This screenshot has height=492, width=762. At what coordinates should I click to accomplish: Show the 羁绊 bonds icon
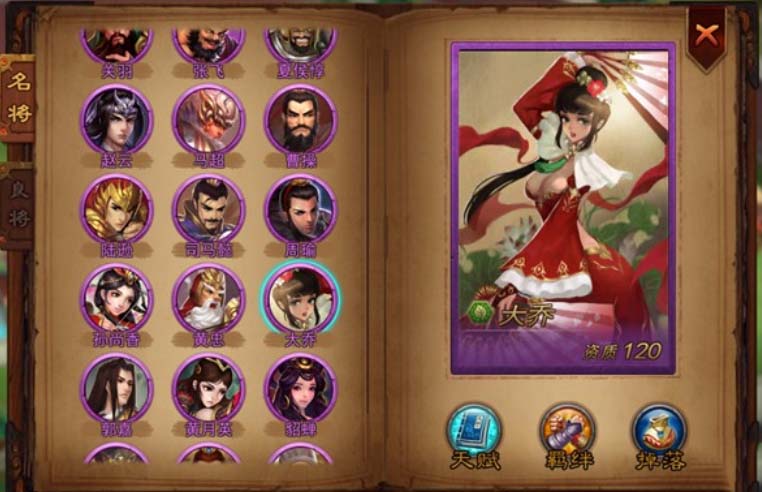point(566,431)
